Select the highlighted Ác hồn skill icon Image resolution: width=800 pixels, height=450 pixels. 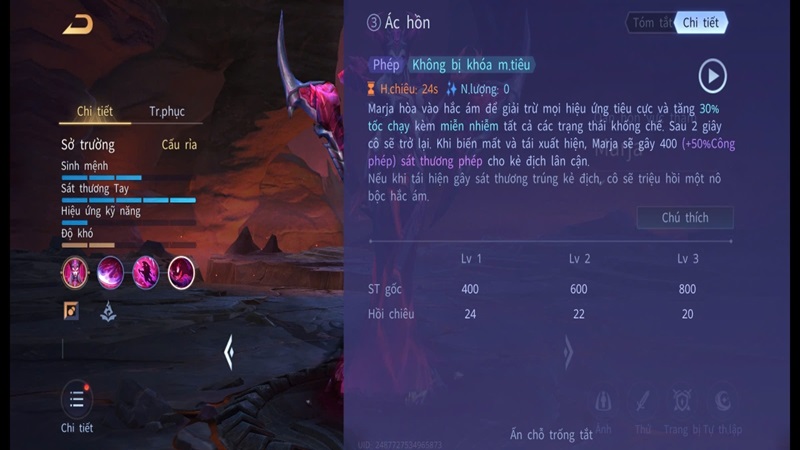coord(181,270)
